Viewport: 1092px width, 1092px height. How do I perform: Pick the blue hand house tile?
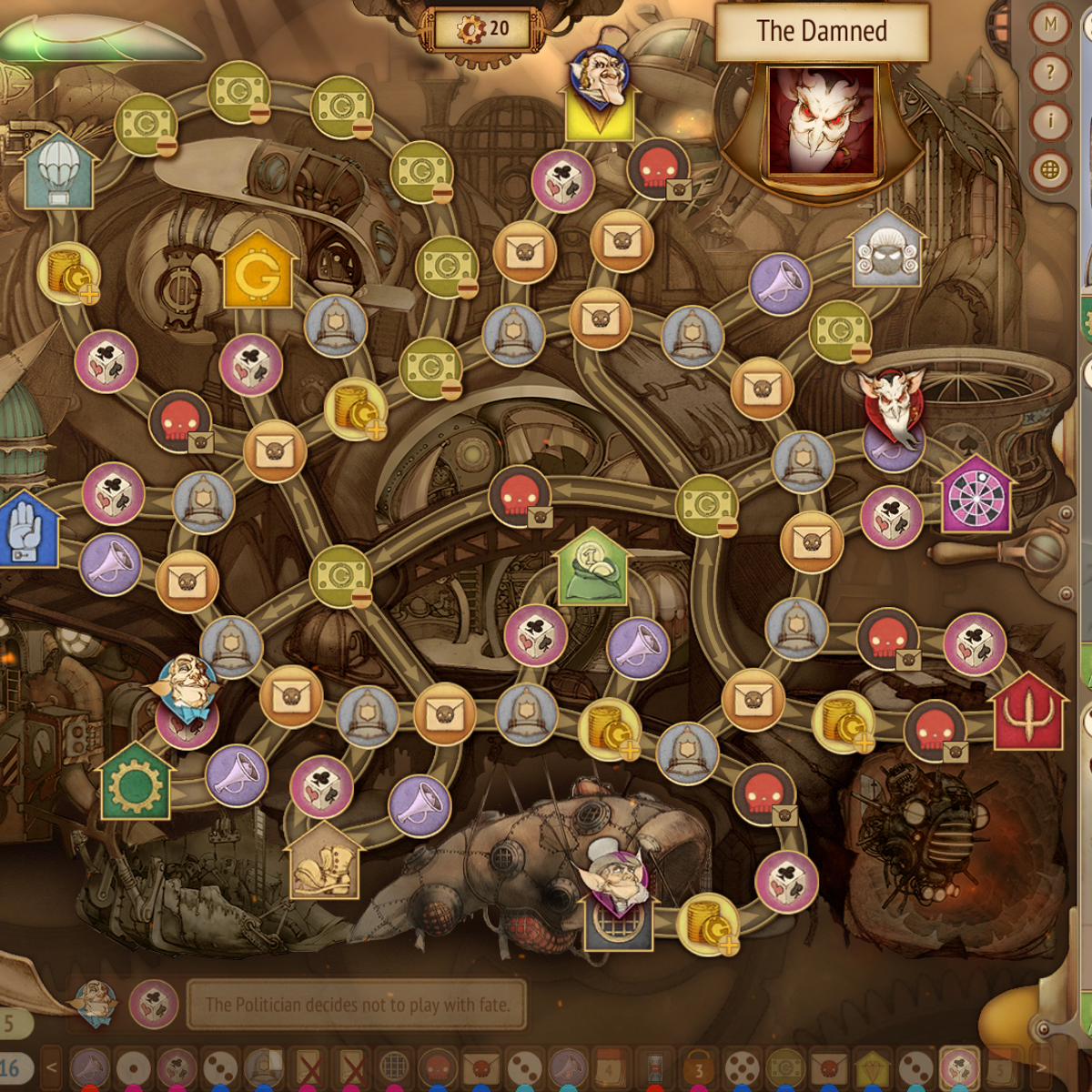[25, 533]
